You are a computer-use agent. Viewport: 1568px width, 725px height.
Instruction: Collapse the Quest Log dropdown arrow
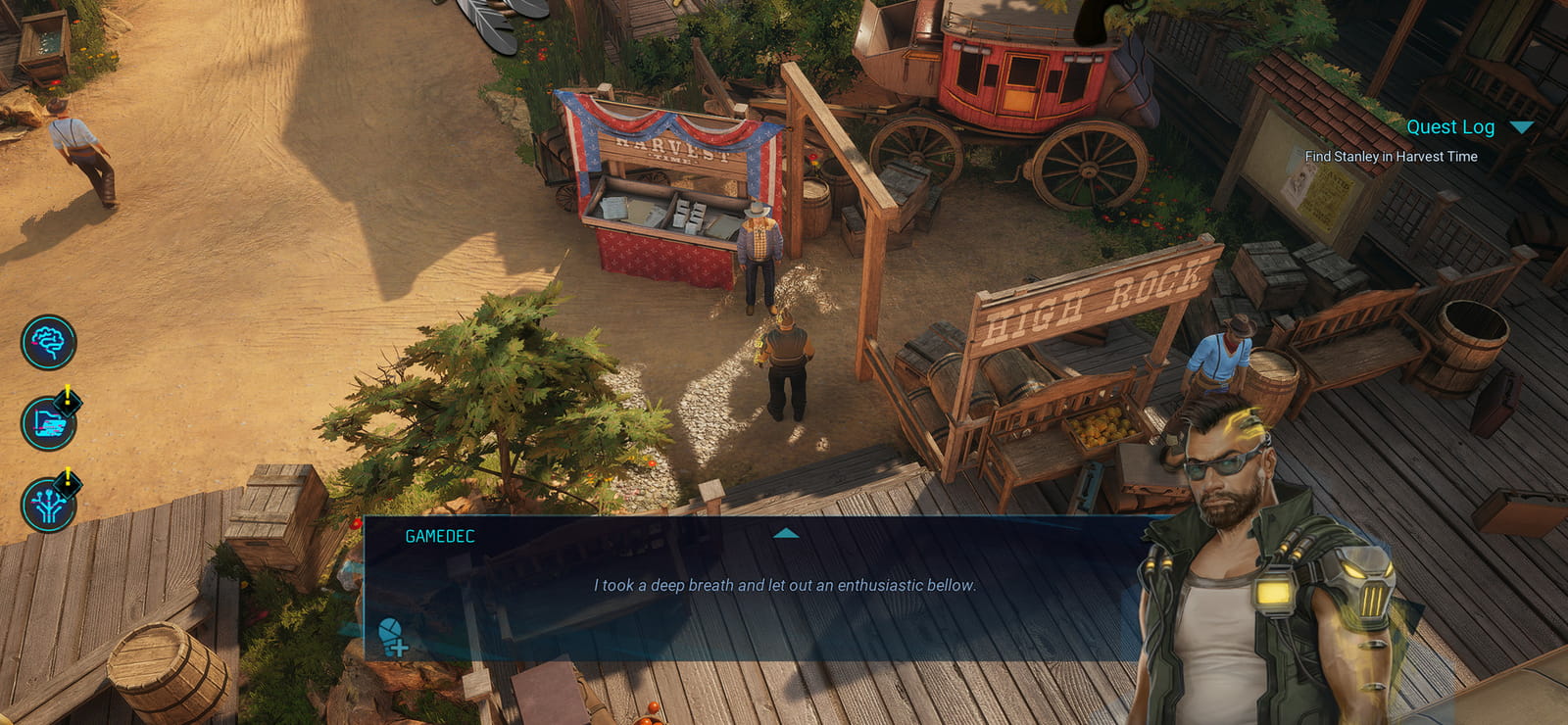[1521, 127]
